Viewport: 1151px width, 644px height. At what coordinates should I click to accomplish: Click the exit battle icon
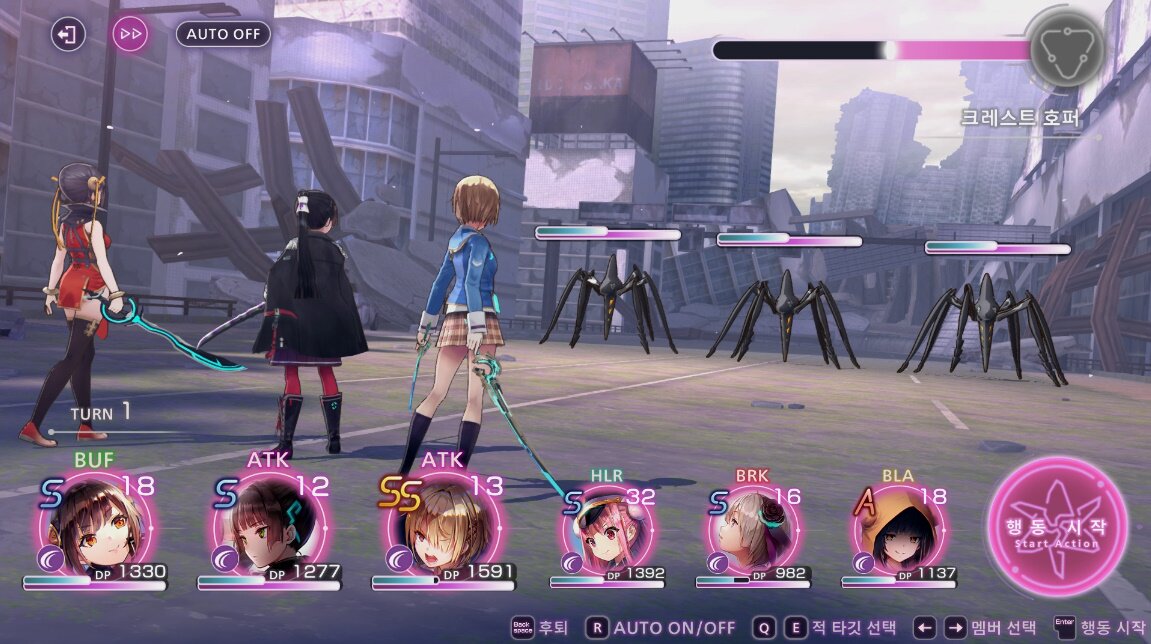[68, 34]
